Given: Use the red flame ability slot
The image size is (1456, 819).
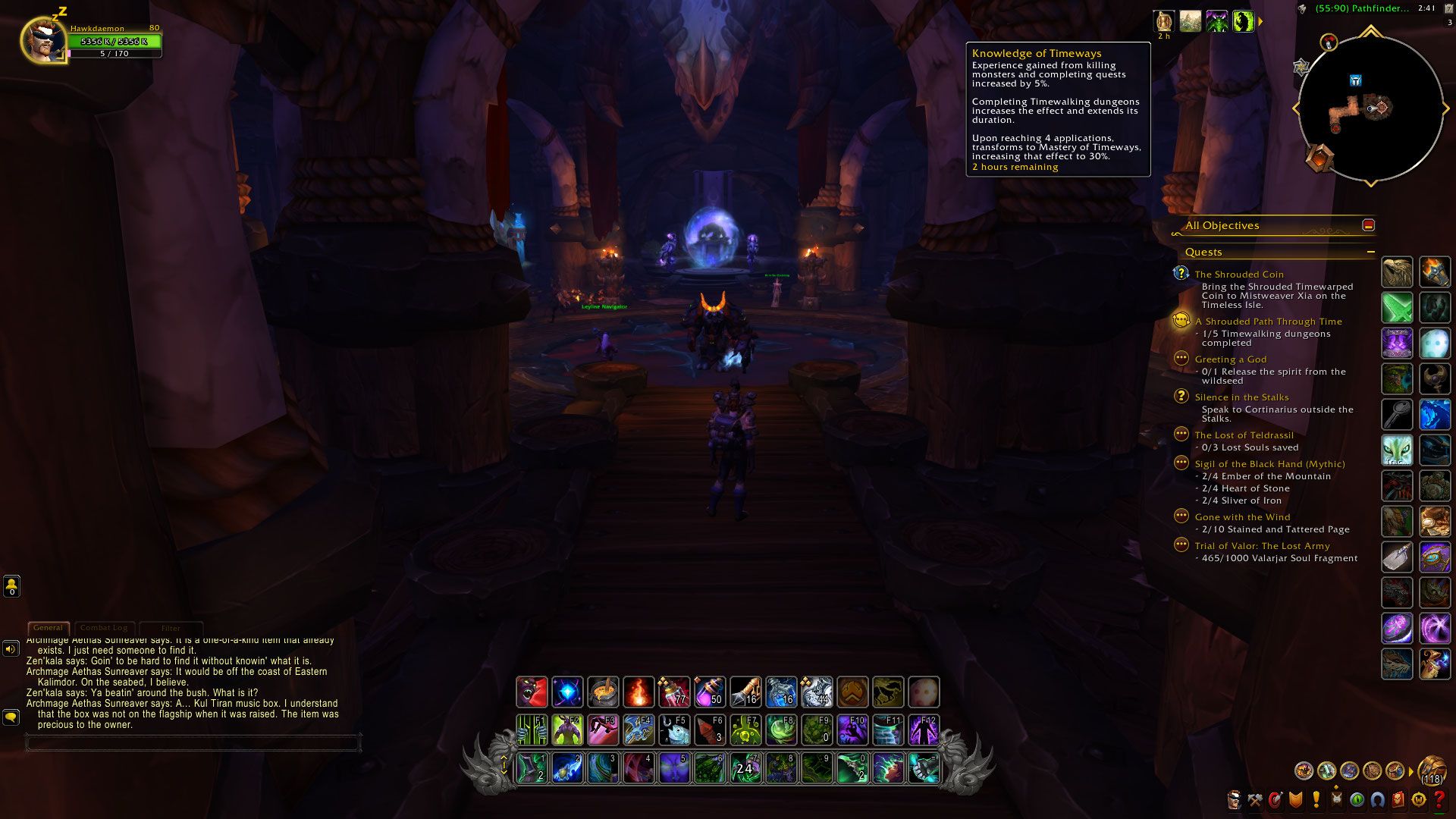Looking at the screenshot, I should coord(639,692).
